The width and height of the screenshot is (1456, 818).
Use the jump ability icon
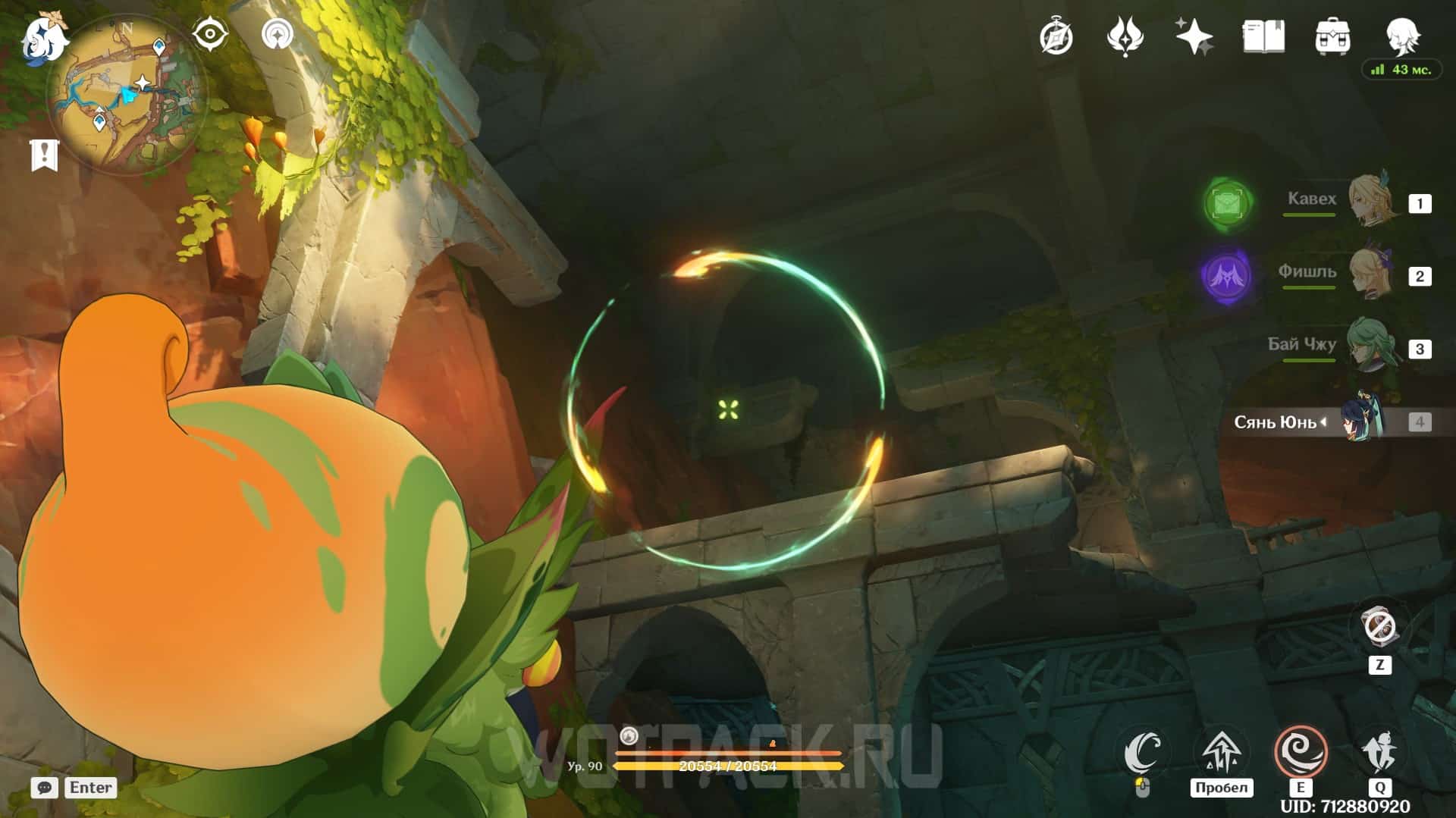click(1222, 752)
